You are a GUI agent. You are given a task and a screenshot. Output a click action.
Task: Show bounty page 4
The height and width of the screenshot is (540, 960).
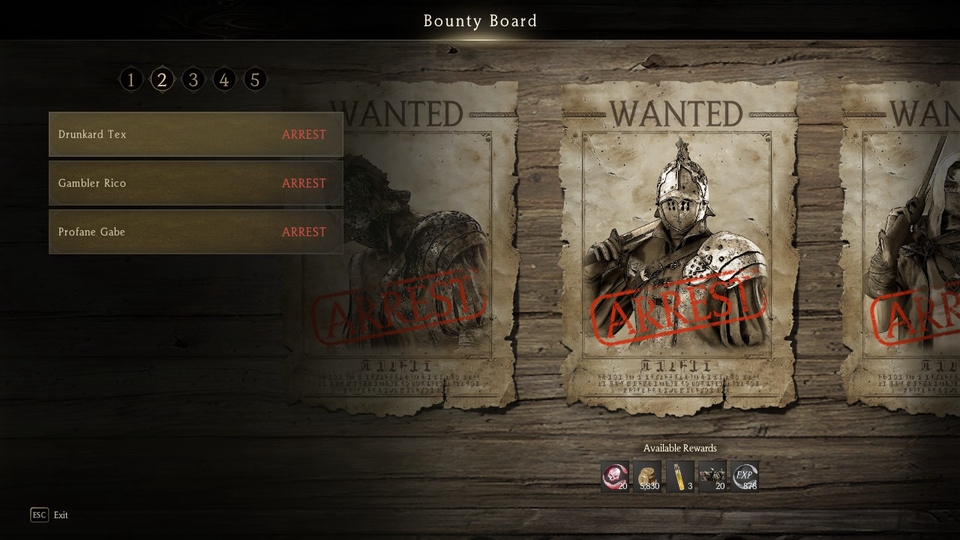pos(224,80)
